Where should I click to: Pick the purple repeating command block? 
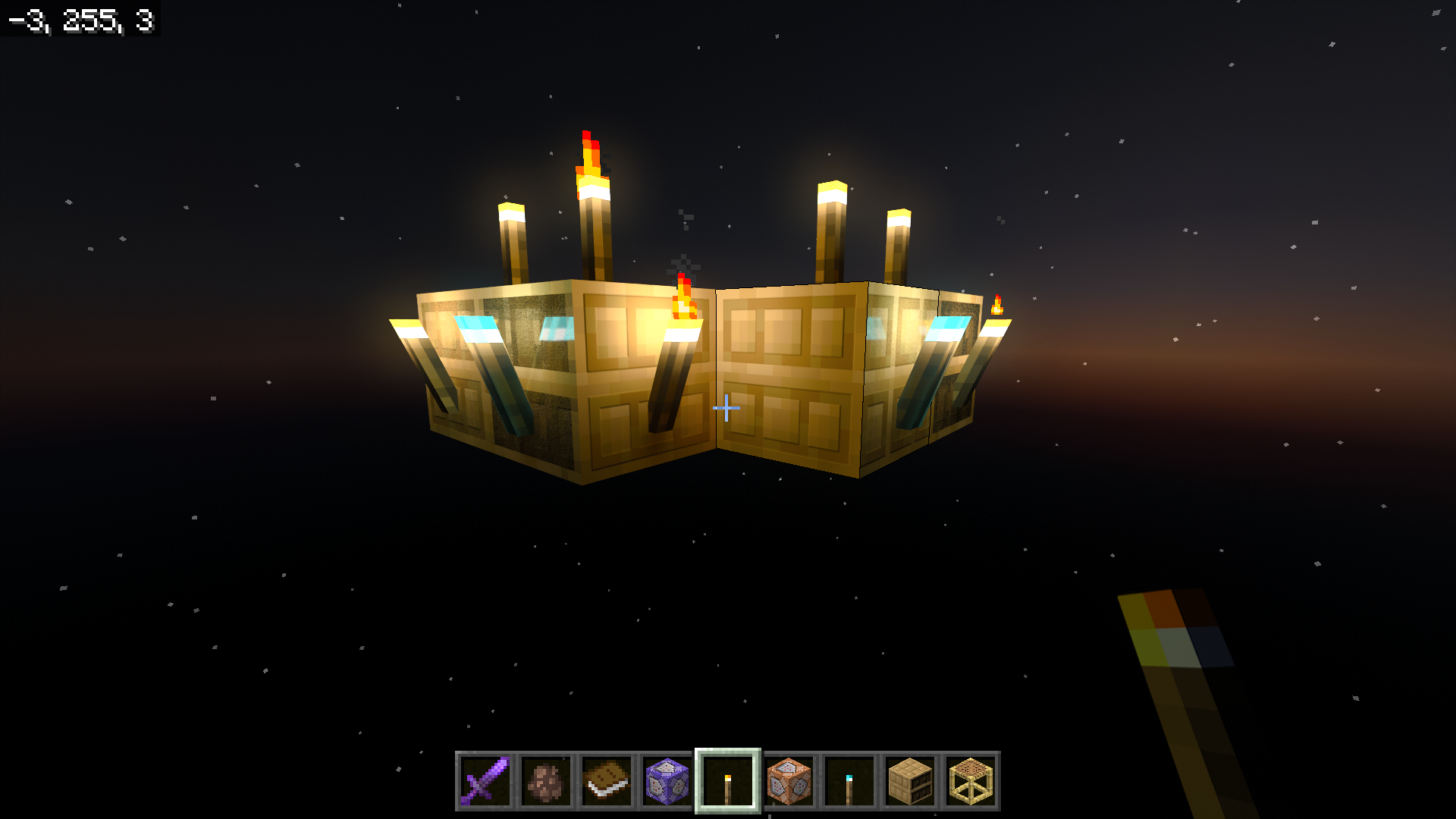[667, 781]
